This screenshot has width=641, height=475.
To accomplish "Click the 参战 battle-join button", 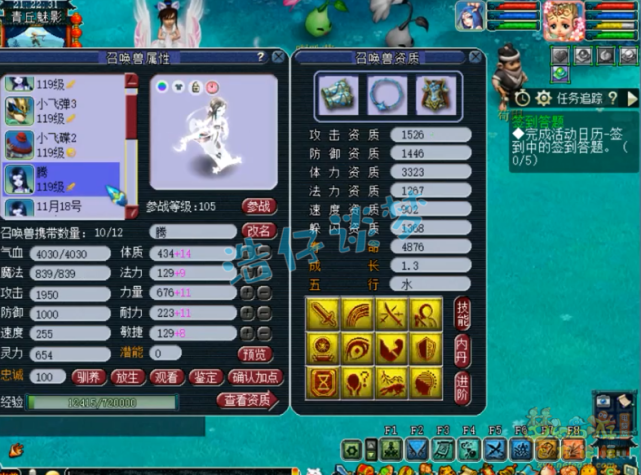I will click(259, 206).
